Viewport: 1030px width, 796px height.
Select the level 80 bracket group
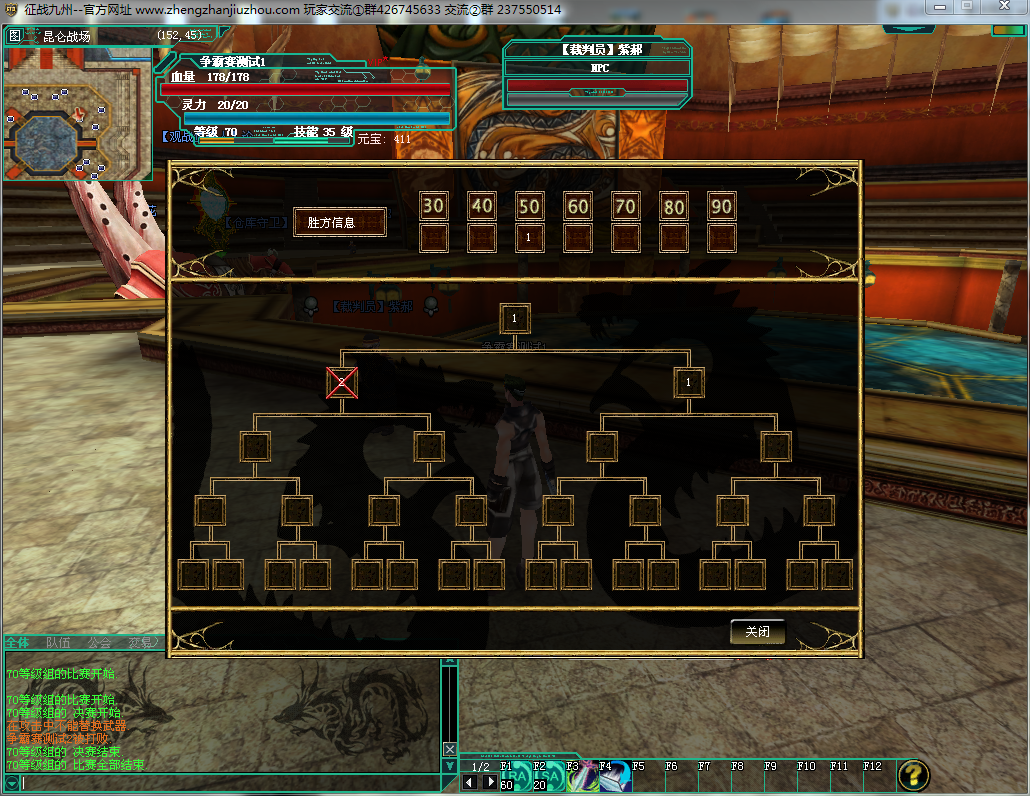[674, 206]
